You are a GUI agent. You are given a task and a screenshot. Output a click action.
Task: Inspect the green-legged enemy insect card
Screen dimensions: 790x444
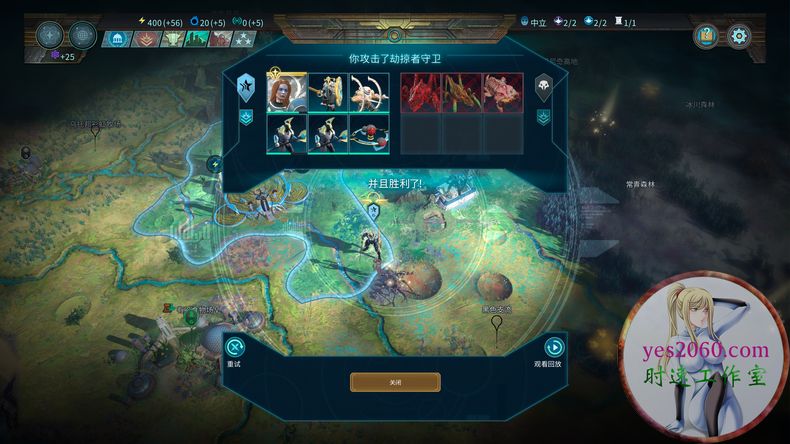[462, 92]
